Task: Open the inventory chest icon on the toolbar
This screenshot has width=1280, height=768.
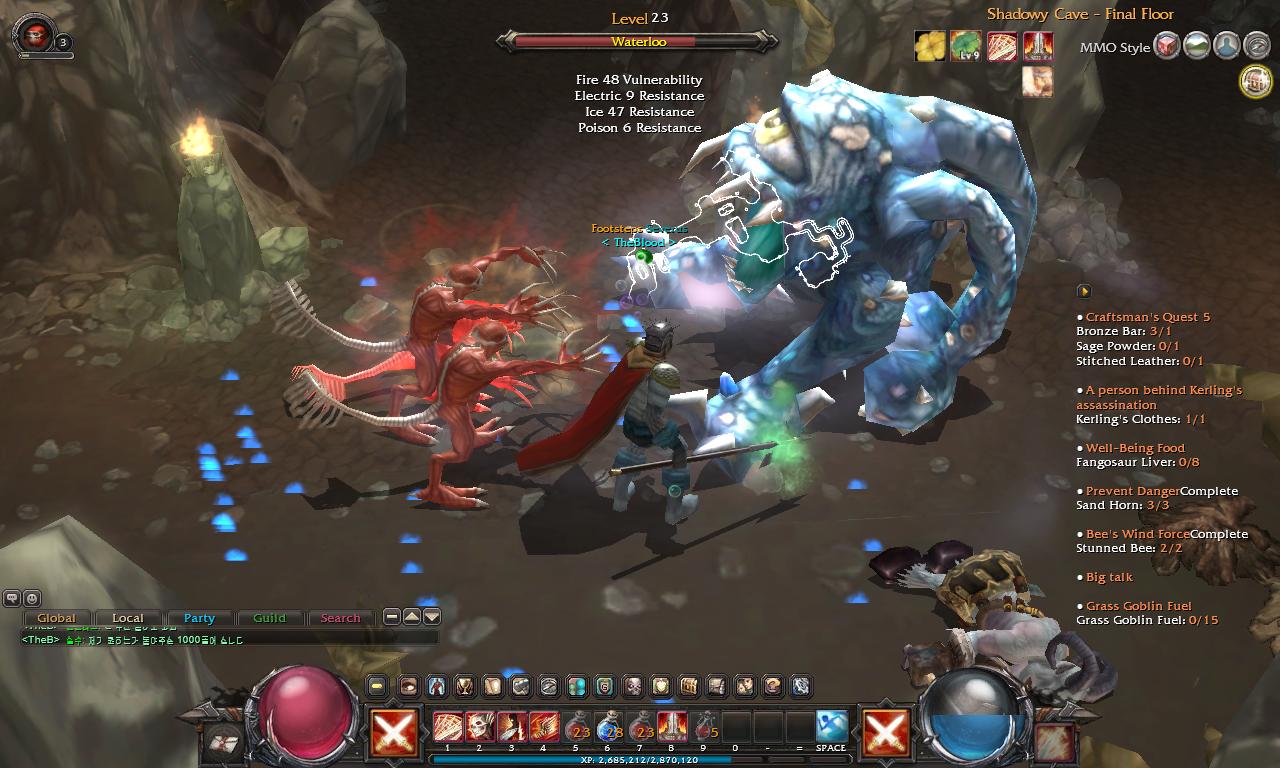Action: pyautogui.click(x=687, y=687)
